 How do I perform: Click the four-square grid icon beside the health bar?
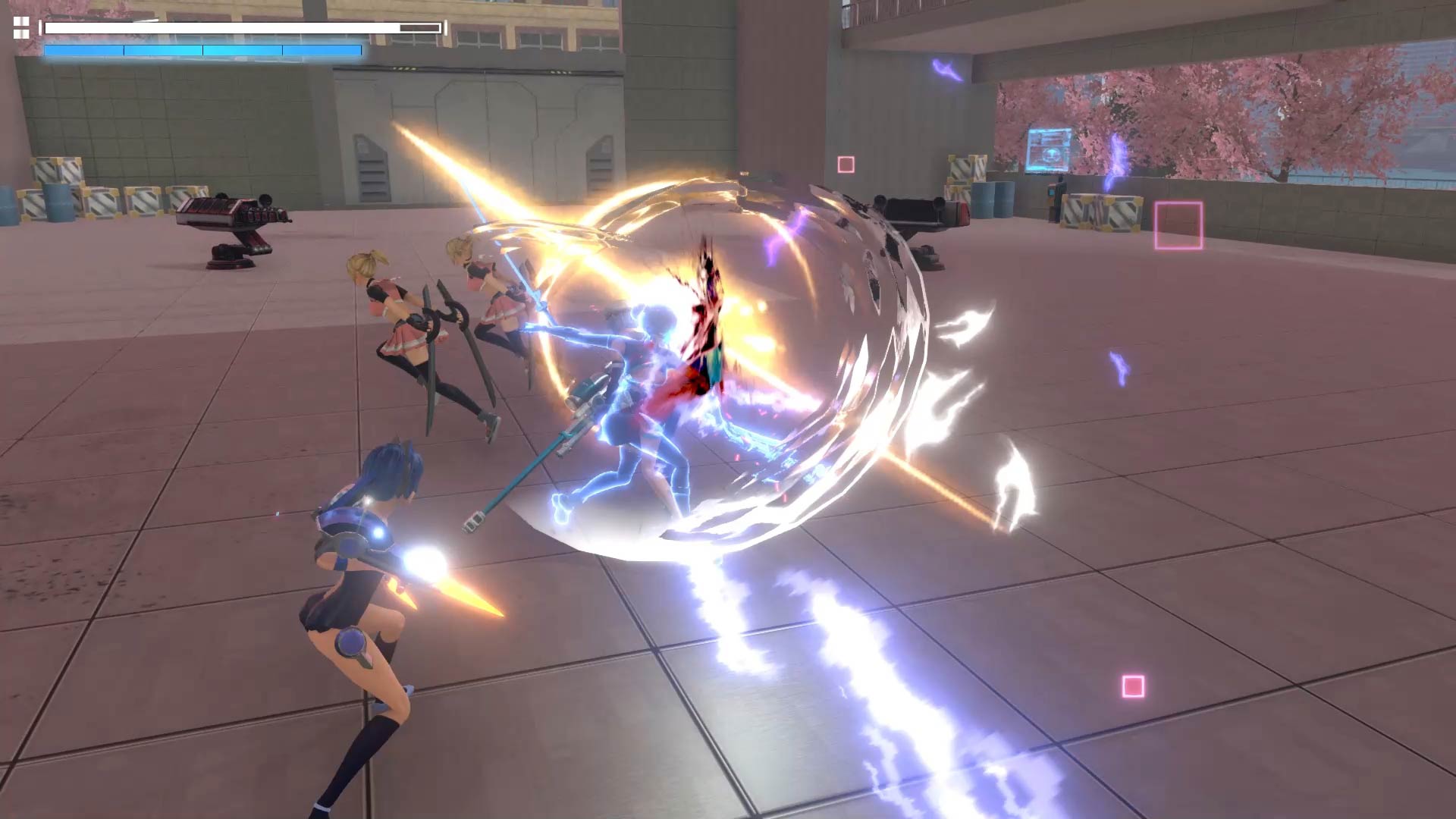(x=21, y=28)
